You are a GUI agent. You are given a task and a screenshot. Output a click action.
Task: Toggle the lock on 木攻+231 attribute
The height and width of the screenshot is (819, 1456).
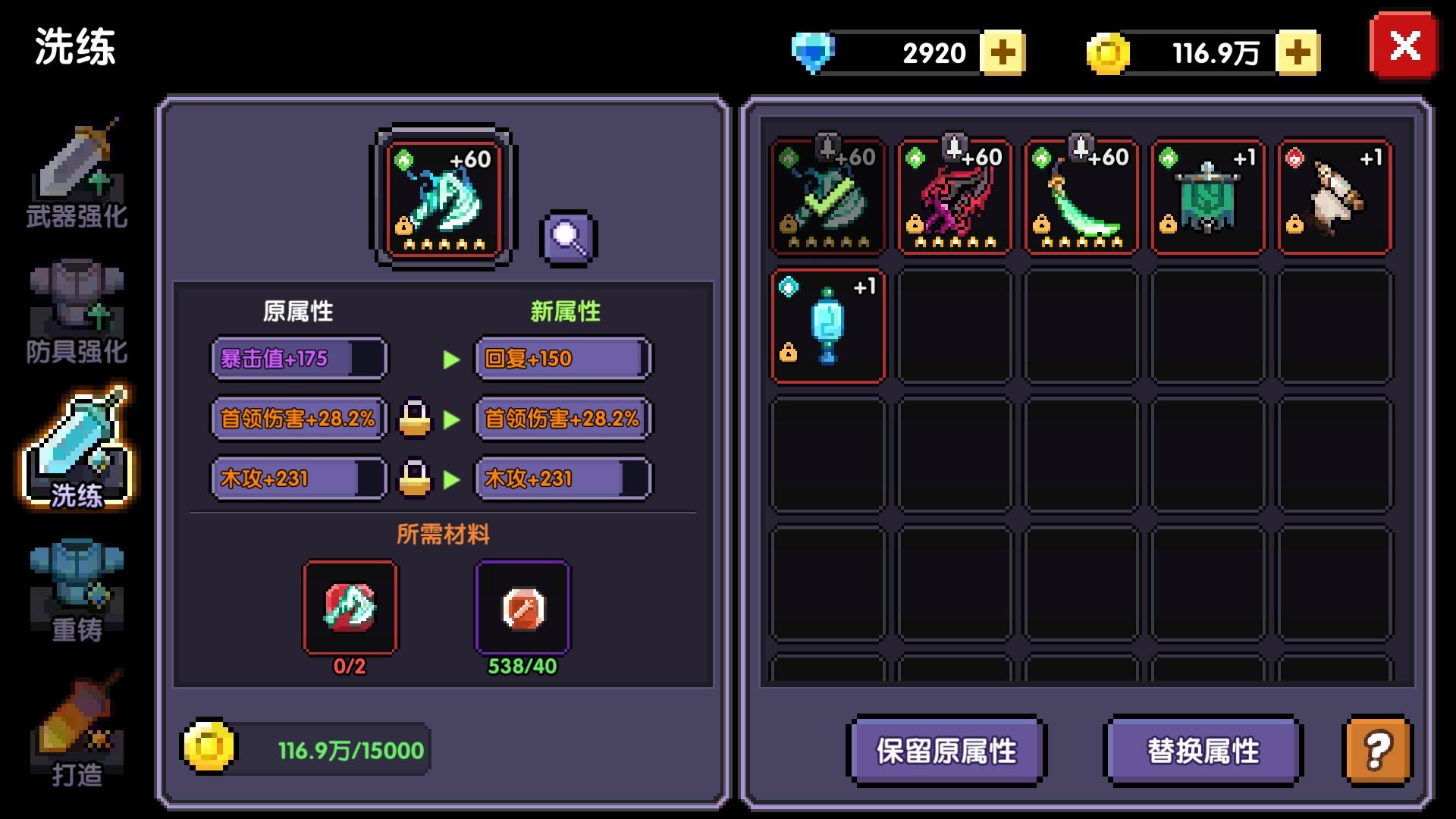tap(413, 478)
